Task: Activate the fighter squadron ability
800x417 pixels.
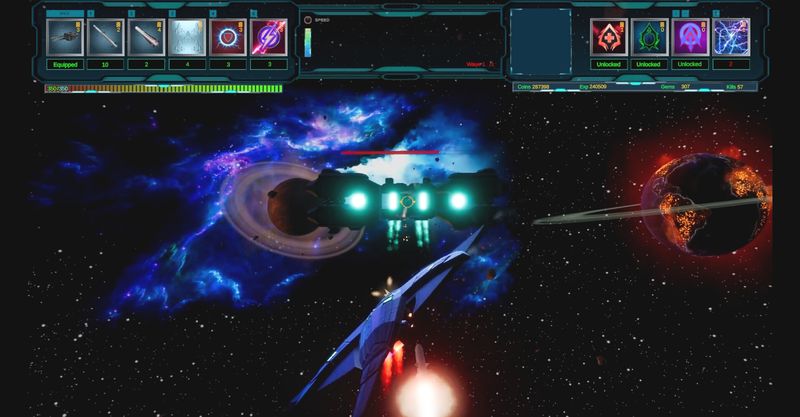Action: click(188, 37)
